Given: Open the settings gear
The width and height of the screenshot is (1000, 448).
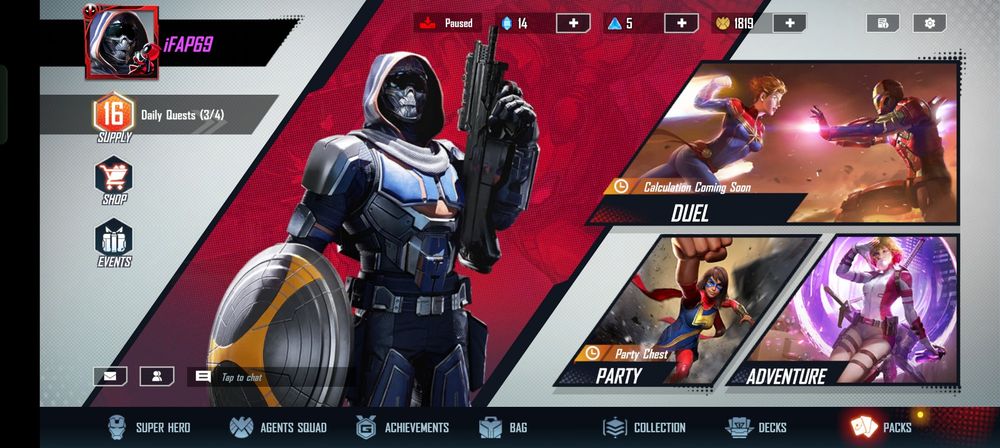Looking at the screenshot, I should coord(930,23).
